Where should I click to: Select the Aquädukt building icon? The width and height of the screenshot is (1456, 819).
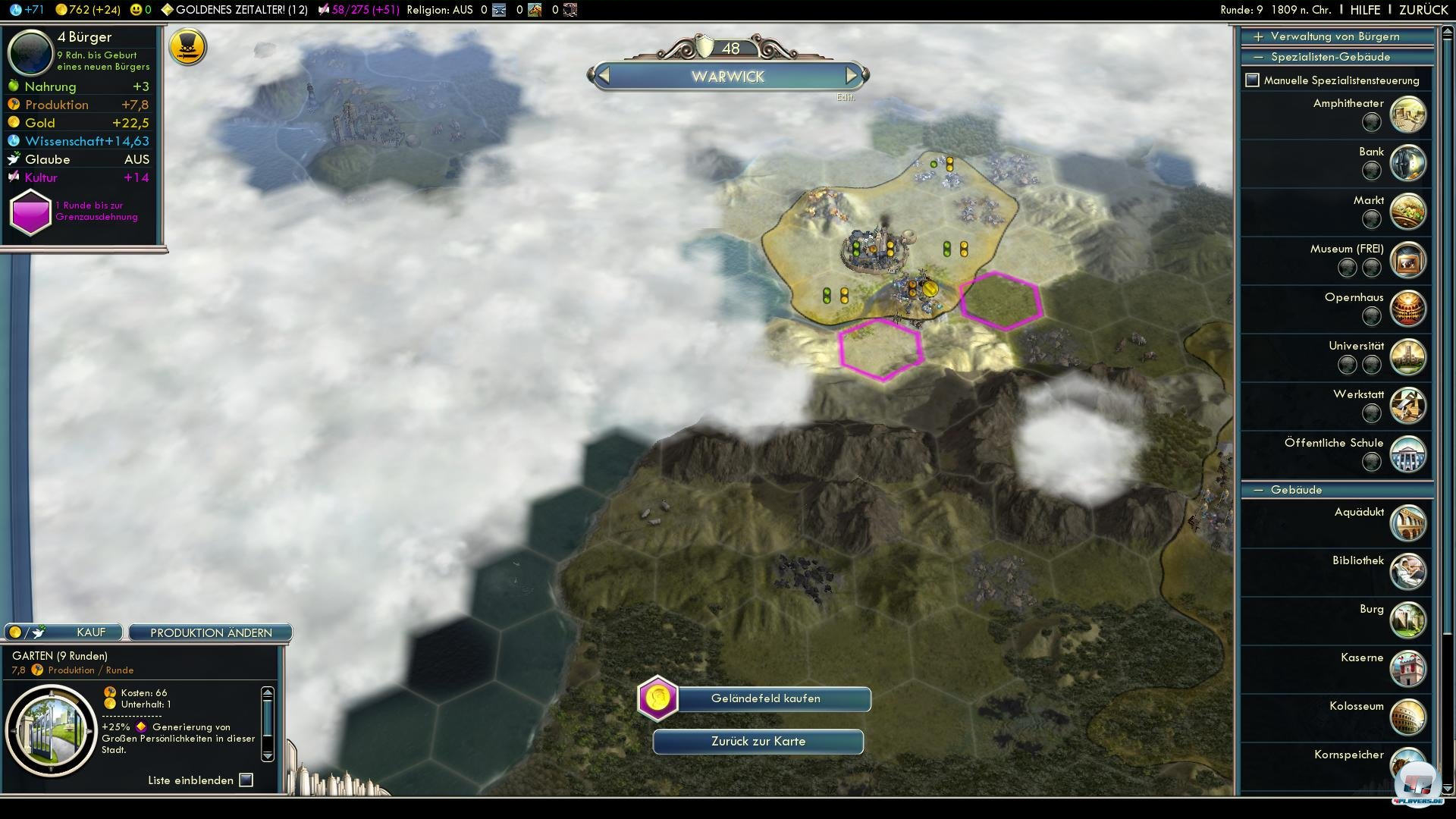coord(1408,523)
